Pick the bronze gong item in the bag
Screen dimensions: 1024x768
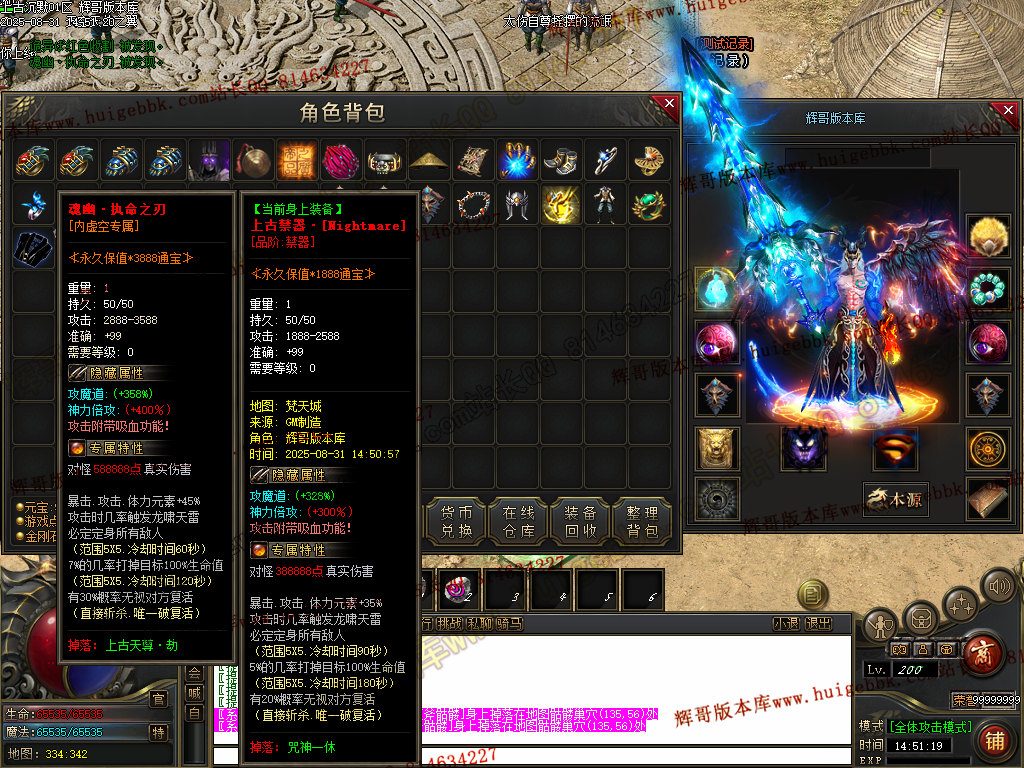(x=254, y=160)
